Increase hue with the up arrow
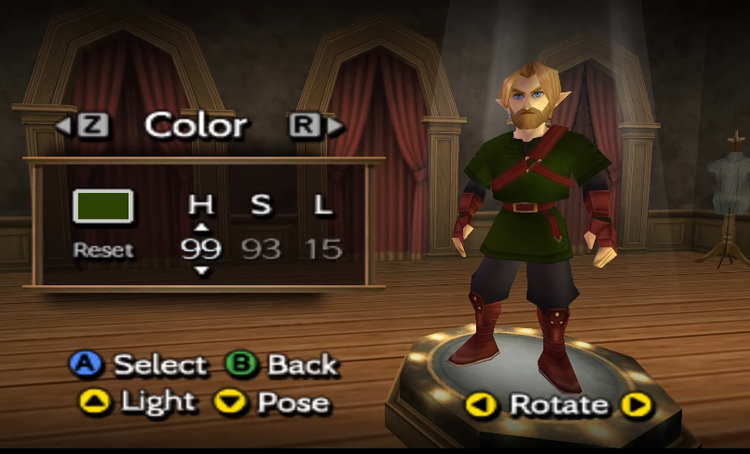This screenshot has width=750, height=454. click(201, 228)
